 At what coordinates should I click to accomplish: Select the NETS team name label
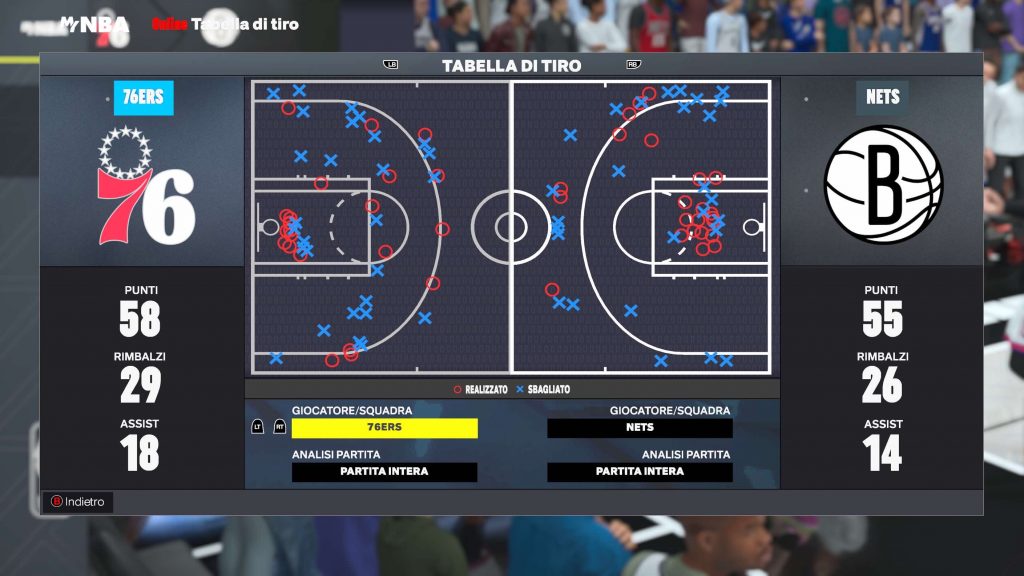pyautogui.click(x=882, y=98)
